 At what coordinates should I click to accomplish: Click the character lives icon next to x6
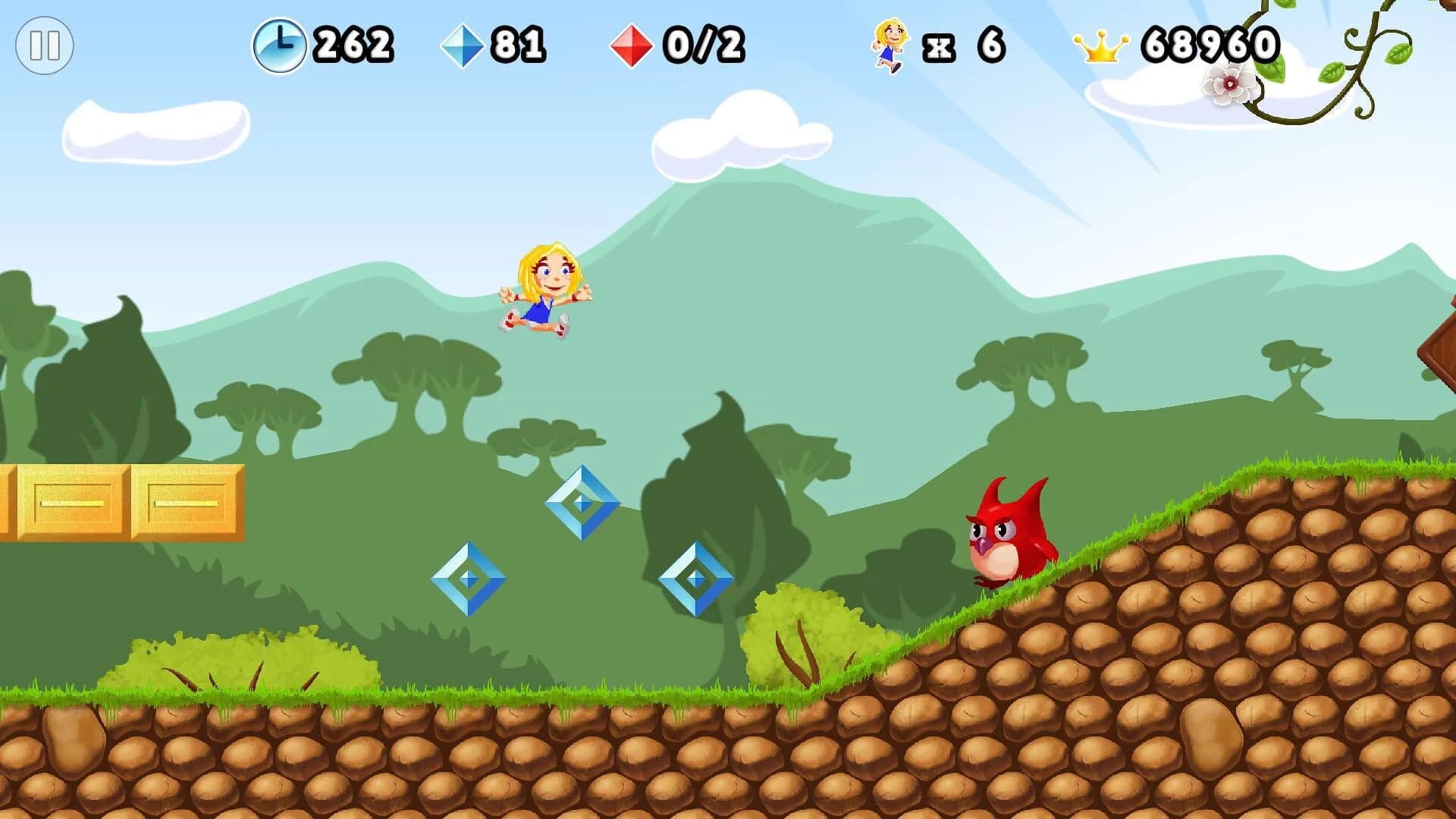890,45
